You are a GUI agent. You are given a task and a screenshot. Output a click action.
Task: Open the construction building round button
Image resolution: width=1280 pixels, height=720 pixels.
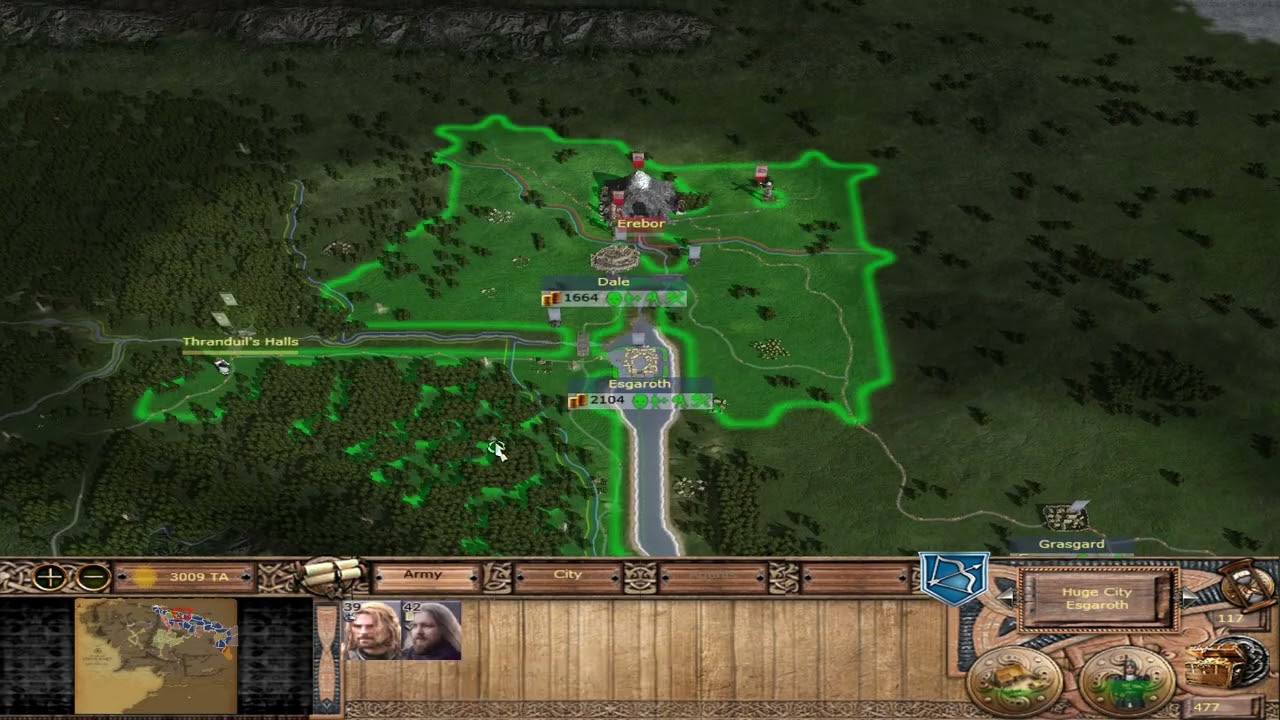[x=1014, y=680]
